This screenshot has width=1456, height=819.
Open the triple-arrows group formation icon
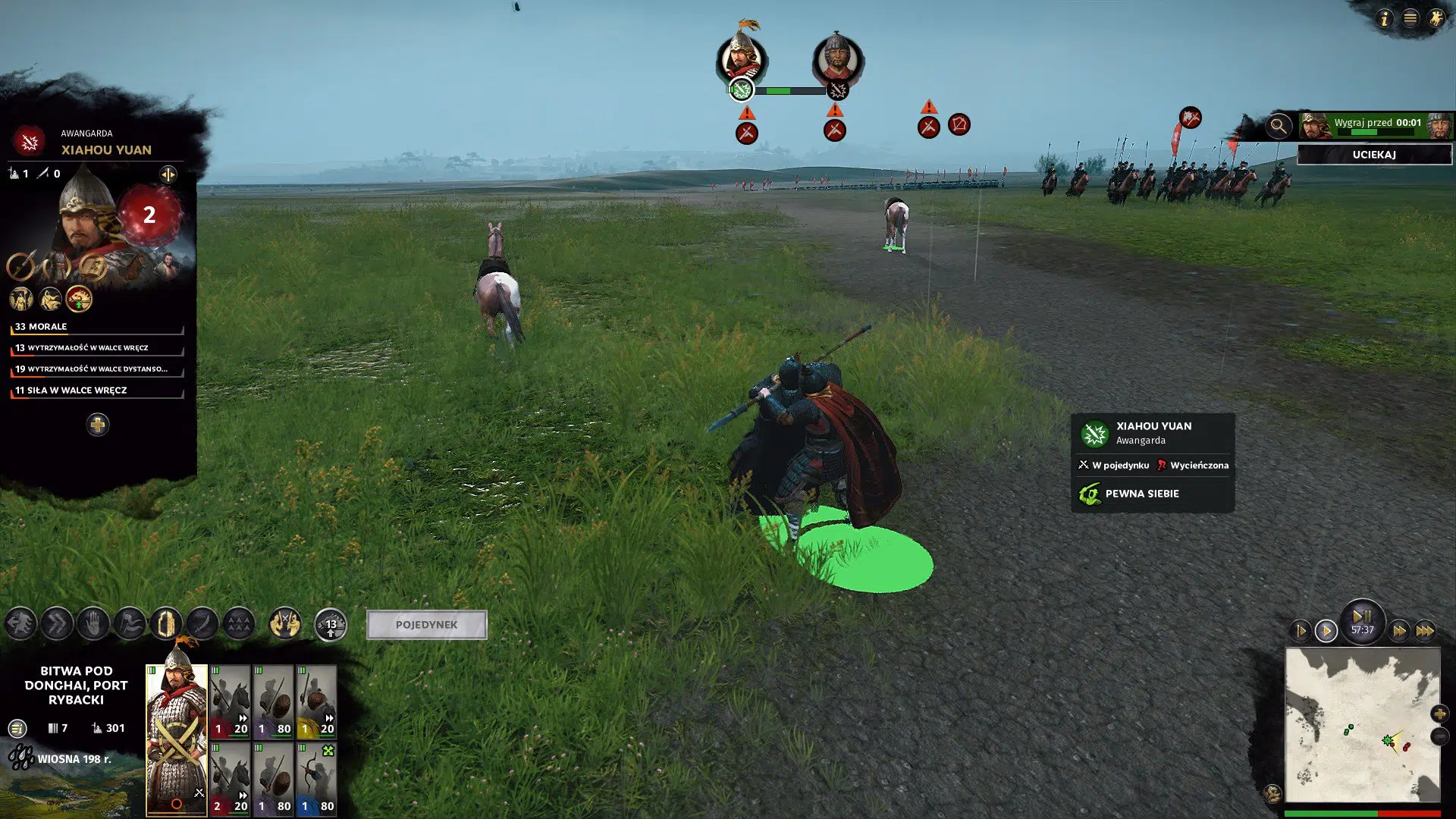tap(239, 624)
